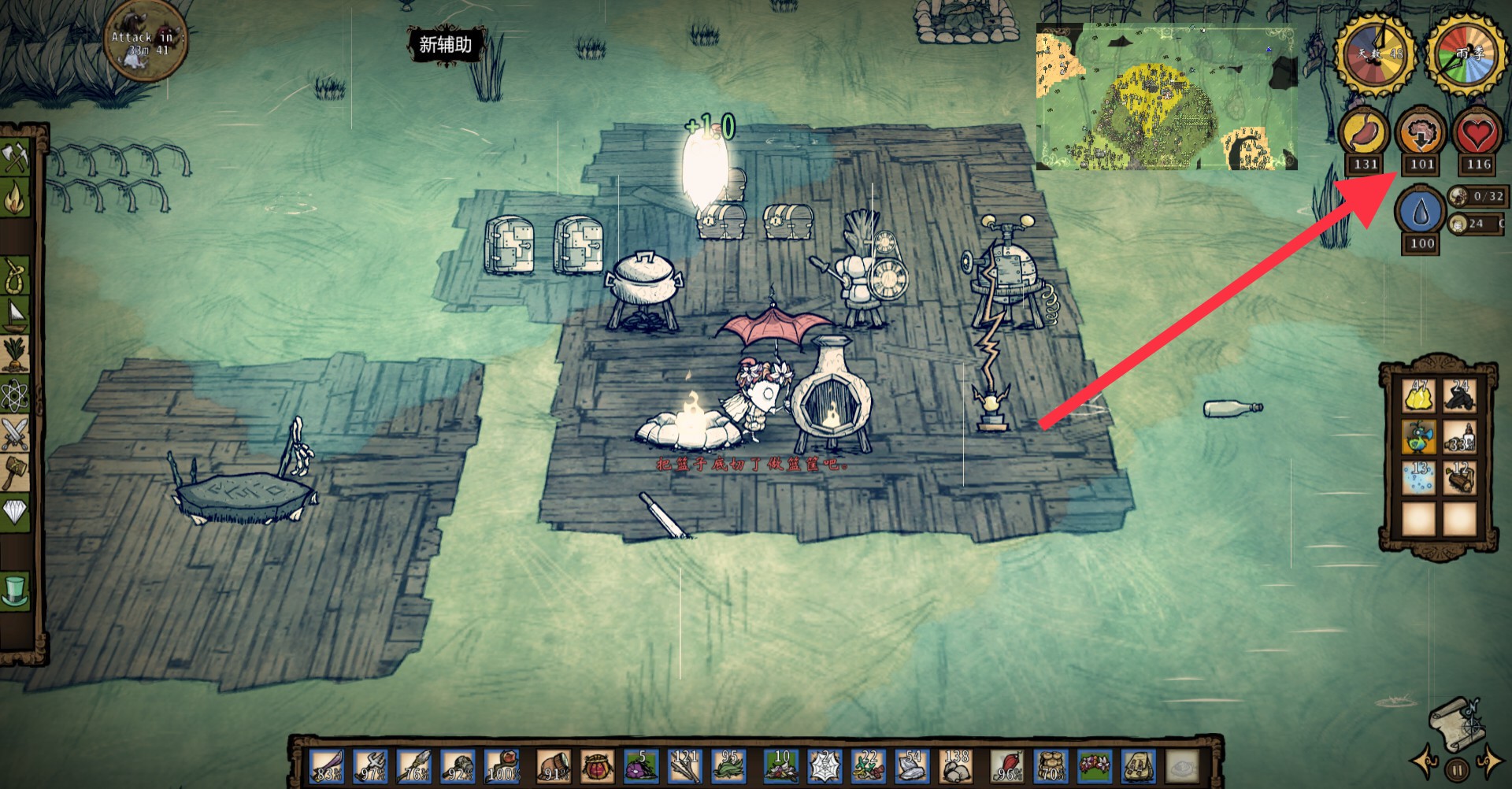
Task: Open the Tools crafting tab
Action: [17, 157]
